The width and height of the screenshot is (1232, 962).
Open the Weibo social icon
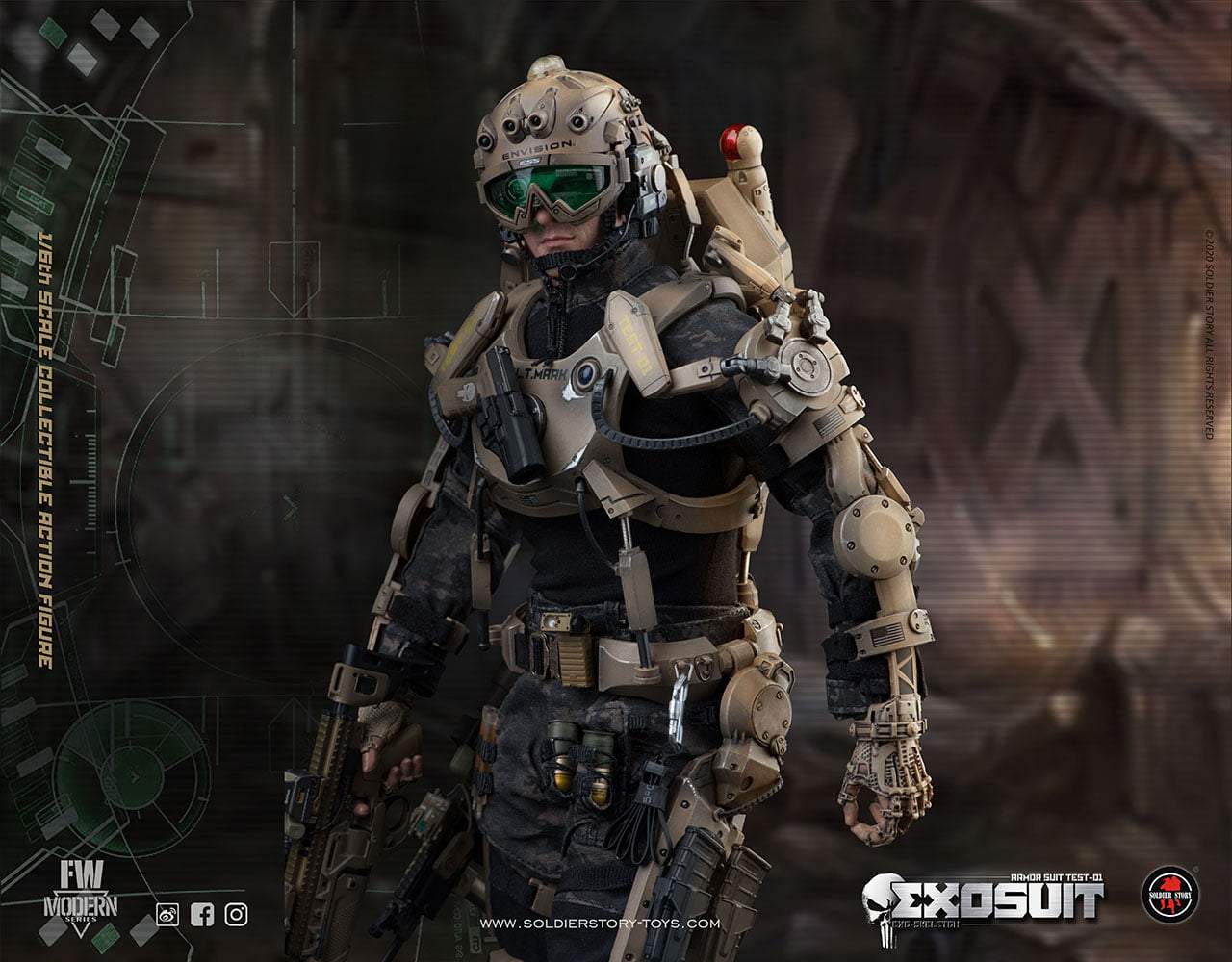pos(167,914)
